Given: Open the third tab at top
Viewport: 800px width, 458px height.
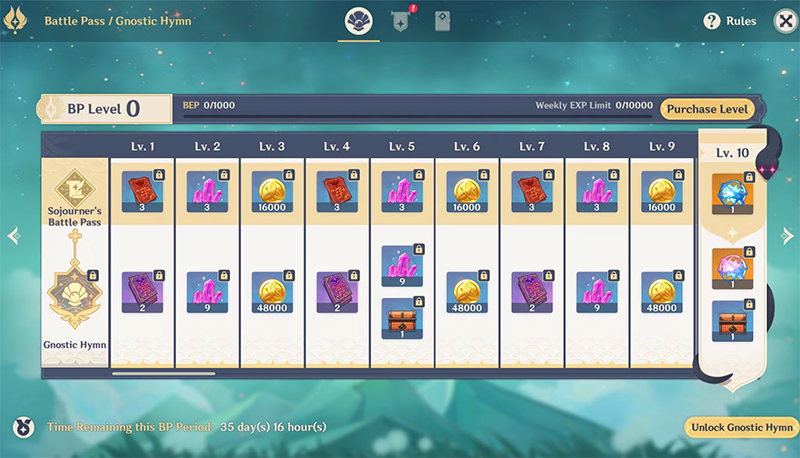Looking at the screenshot, I should pos(442,21).
